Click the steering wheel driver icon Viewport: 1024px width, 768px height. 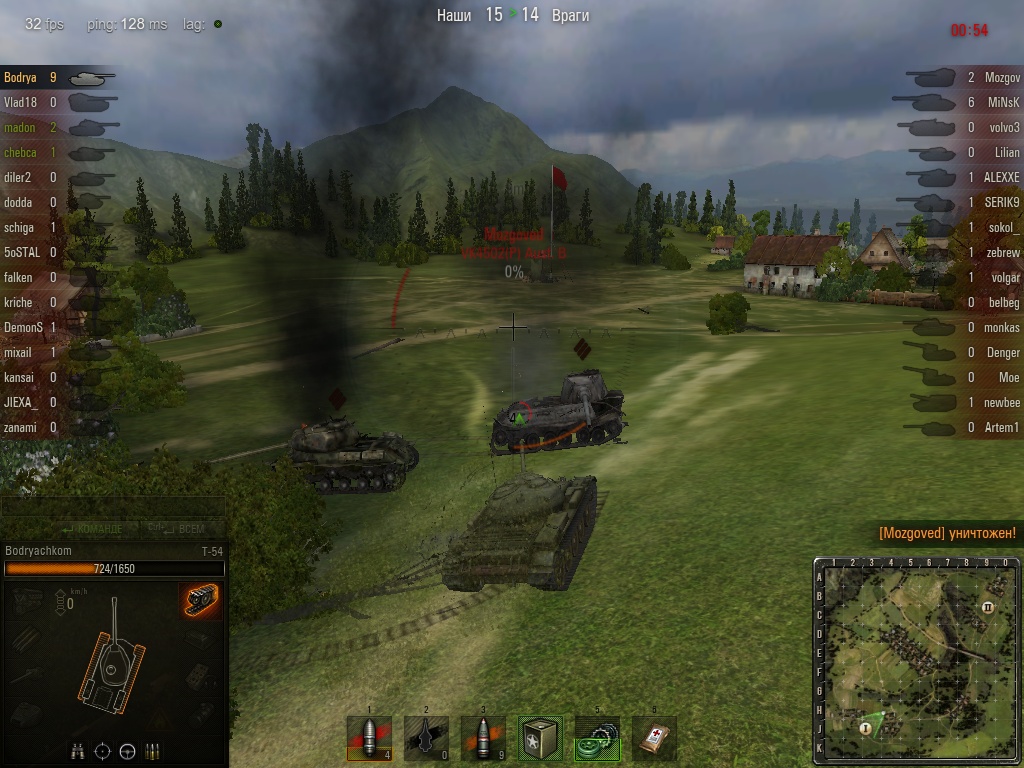coord(127,751)
